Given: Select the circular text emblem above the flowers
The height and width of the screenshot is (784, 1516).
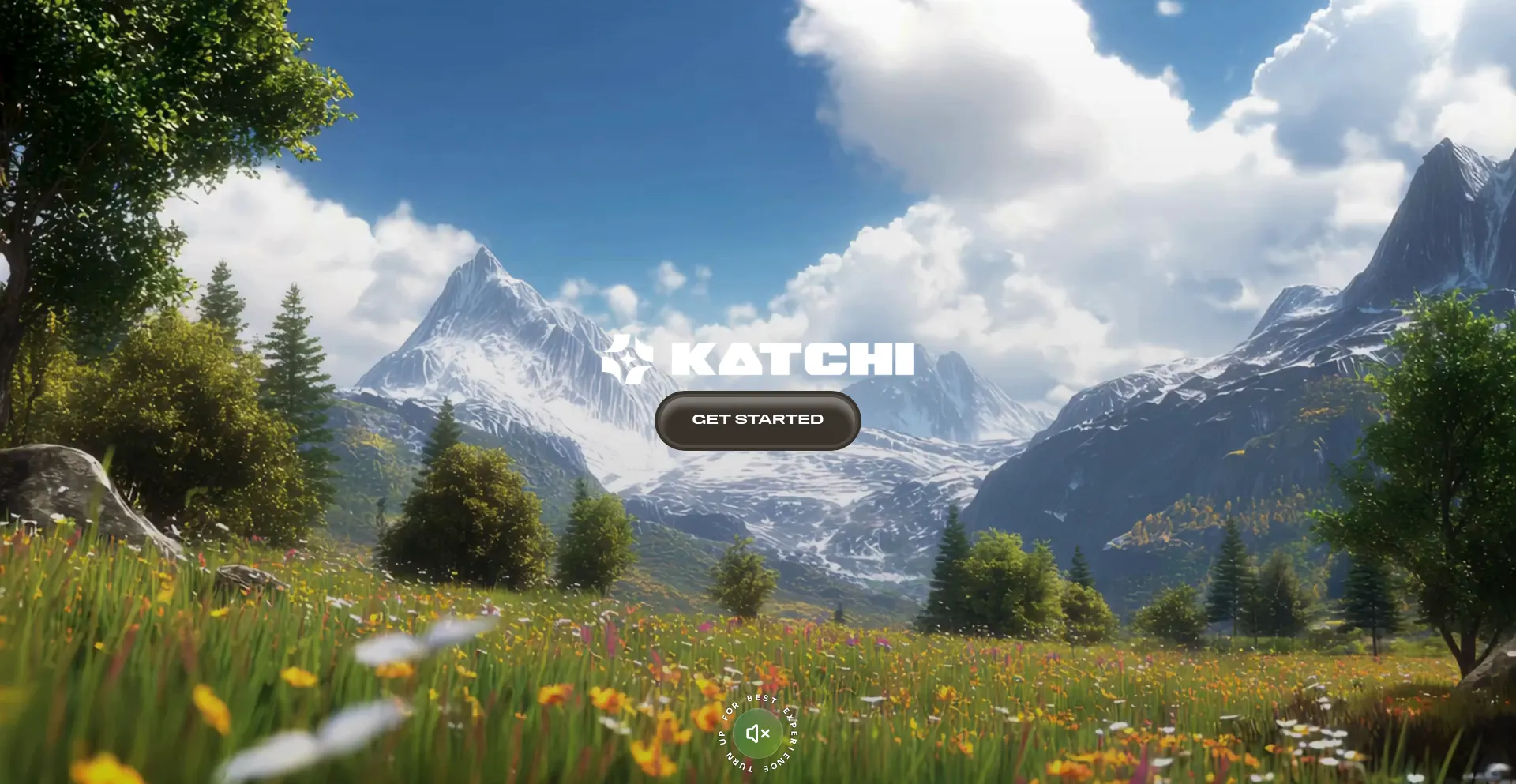Looking at the screenshot, I should tap(757, 733).
